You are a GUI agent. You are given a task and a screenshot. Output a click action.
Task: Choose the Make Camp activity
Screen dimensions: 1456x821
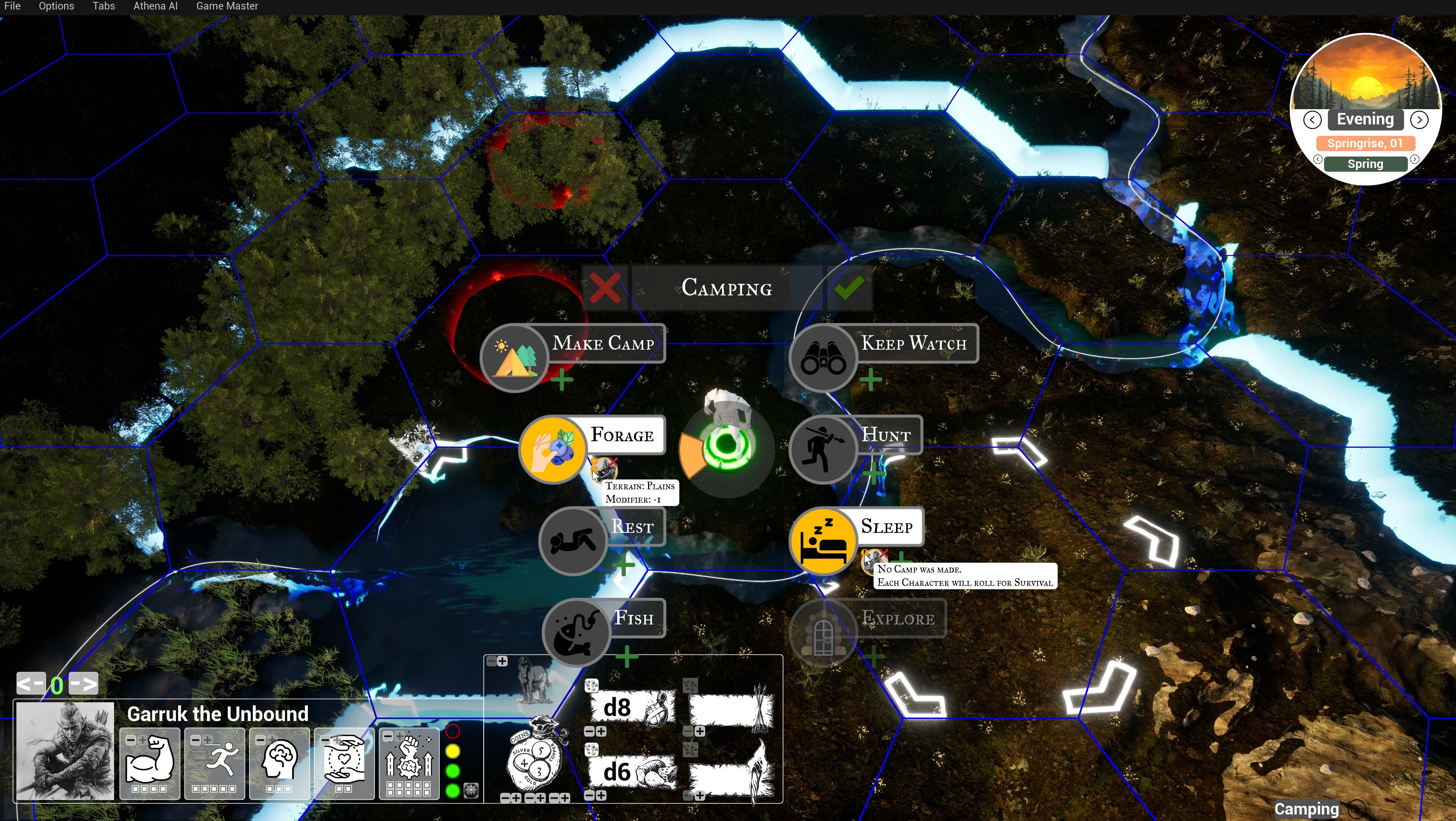pos(514,357)
